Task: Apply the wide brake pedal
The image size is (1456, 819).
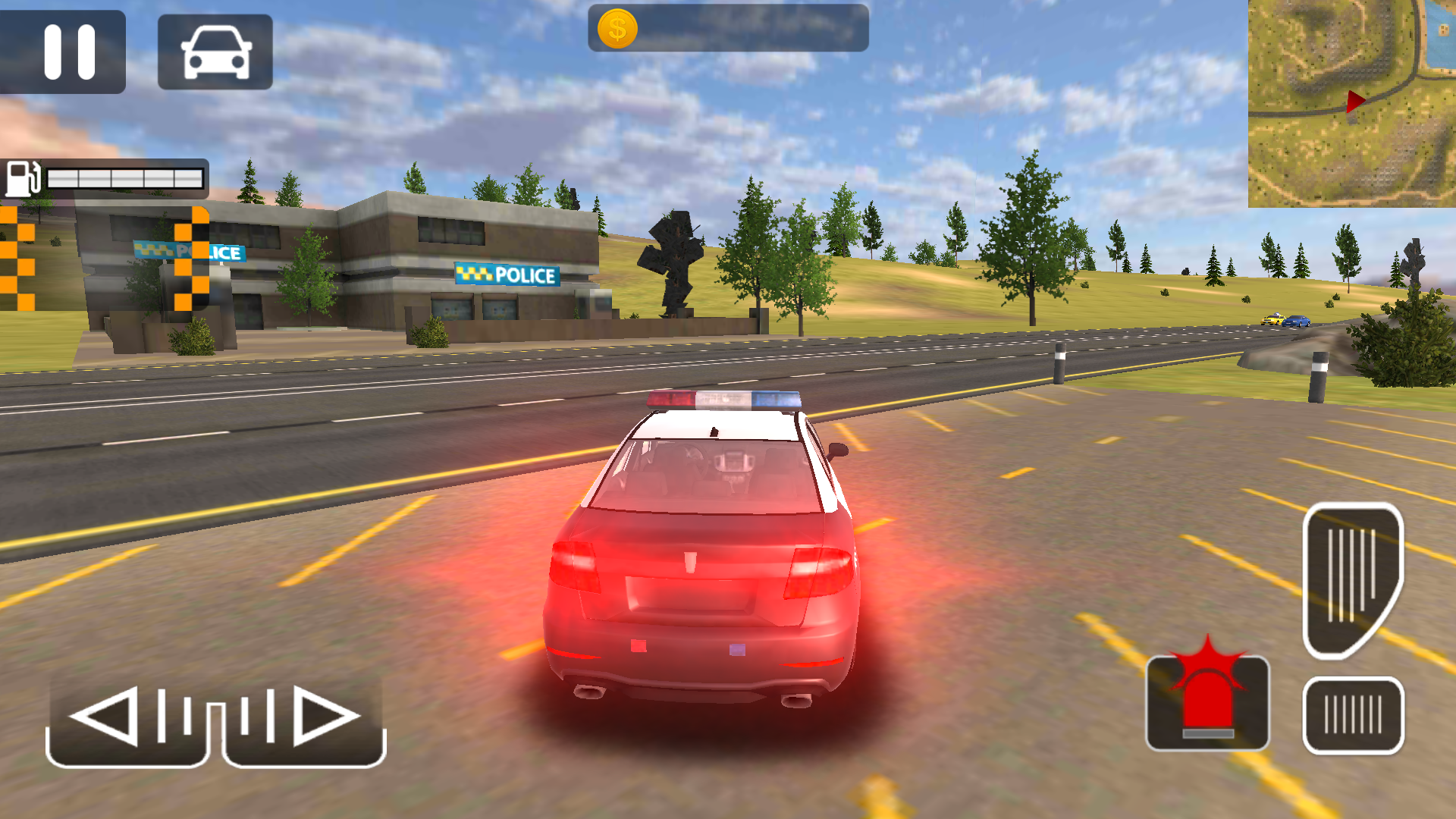Action: (x=1353, y=715)
